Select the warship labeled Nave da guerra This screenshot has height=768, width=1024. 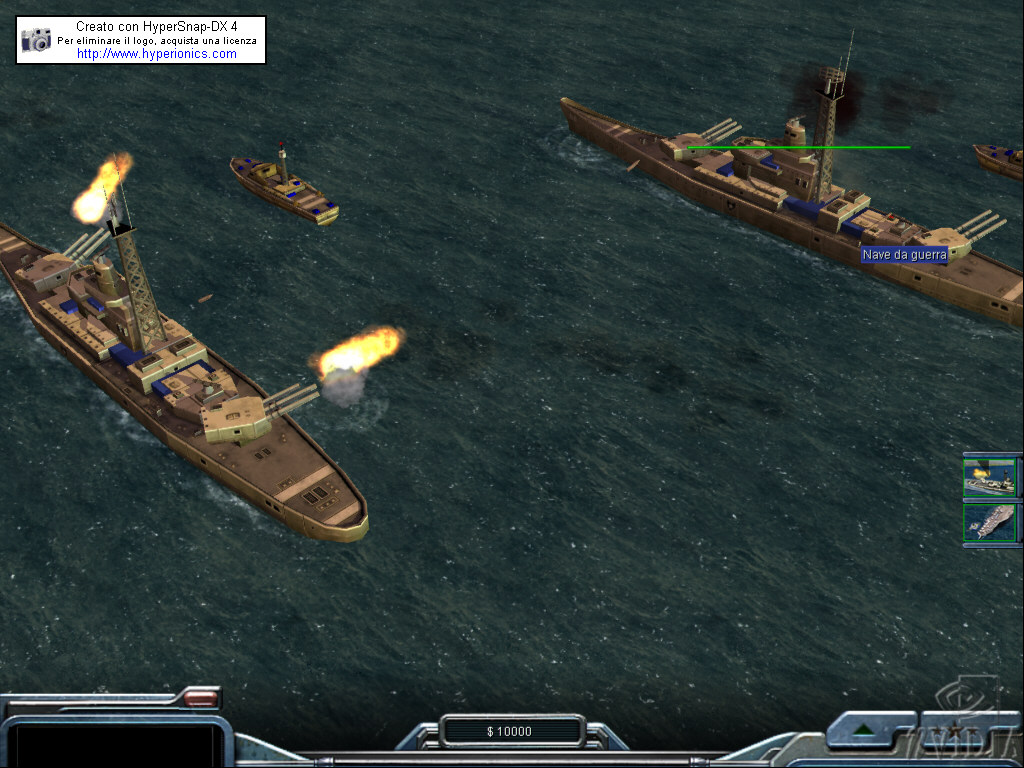[800, 200]
